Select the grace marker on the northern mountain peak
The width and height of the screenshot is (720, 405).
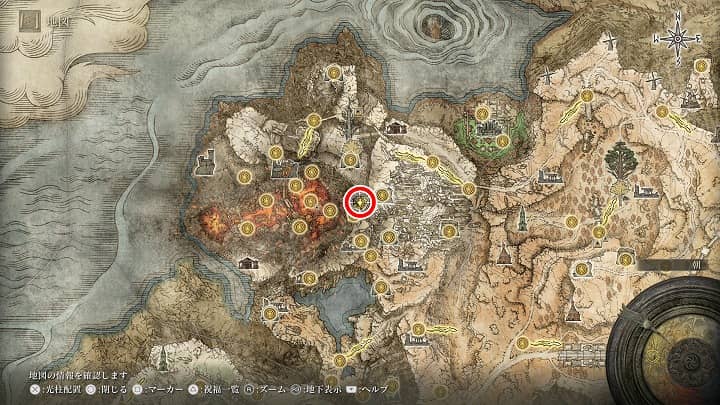[x=335, y=71]
